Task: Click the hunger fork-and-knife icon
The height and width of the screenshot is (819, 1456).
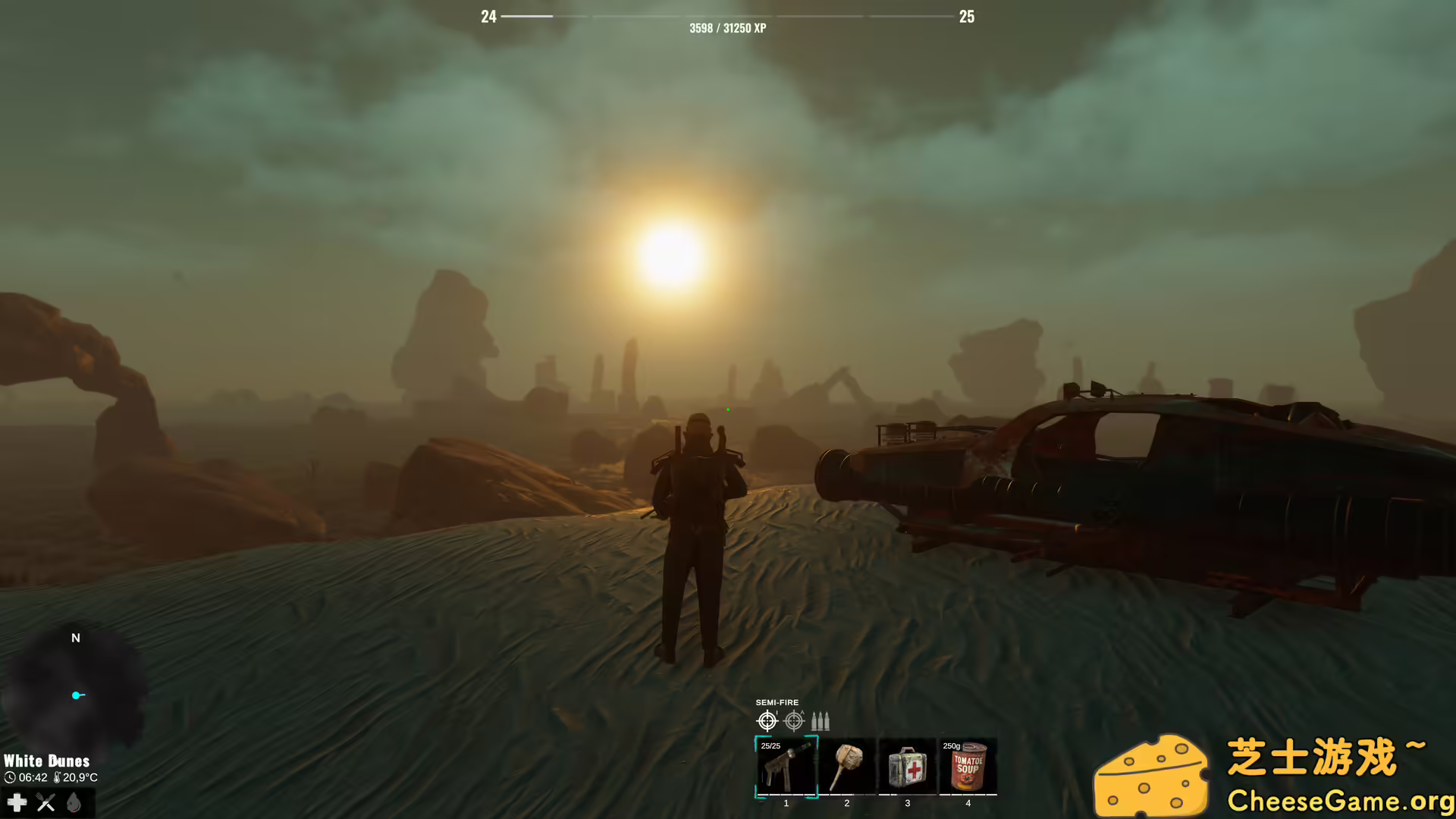Action: [x=45, y=802]
